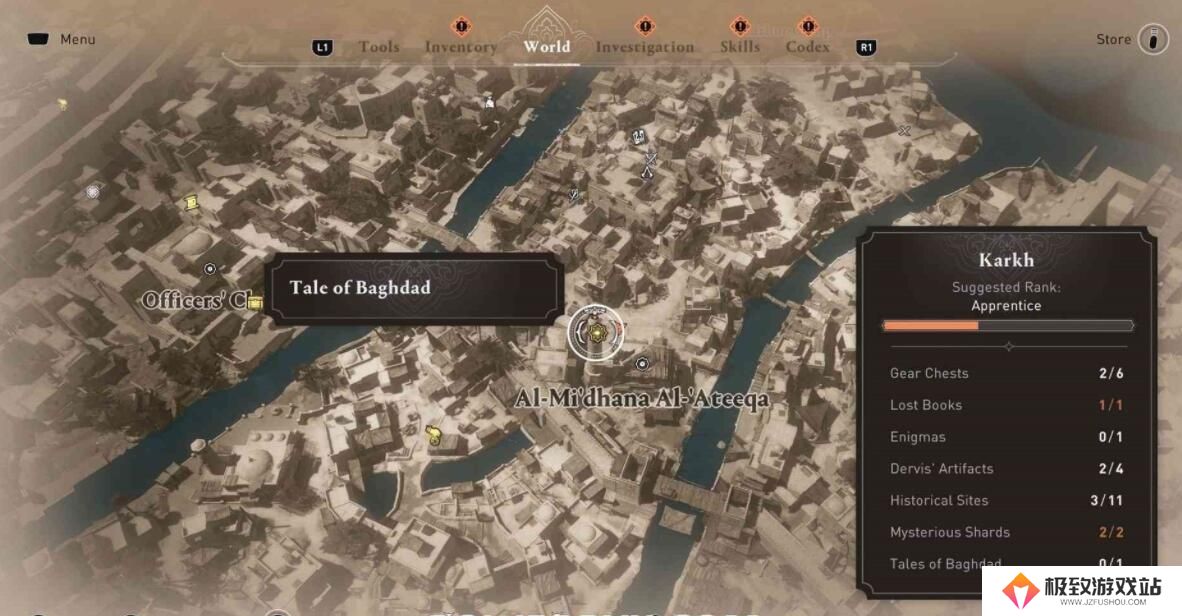Open the Store

[x=1113, y=39]
